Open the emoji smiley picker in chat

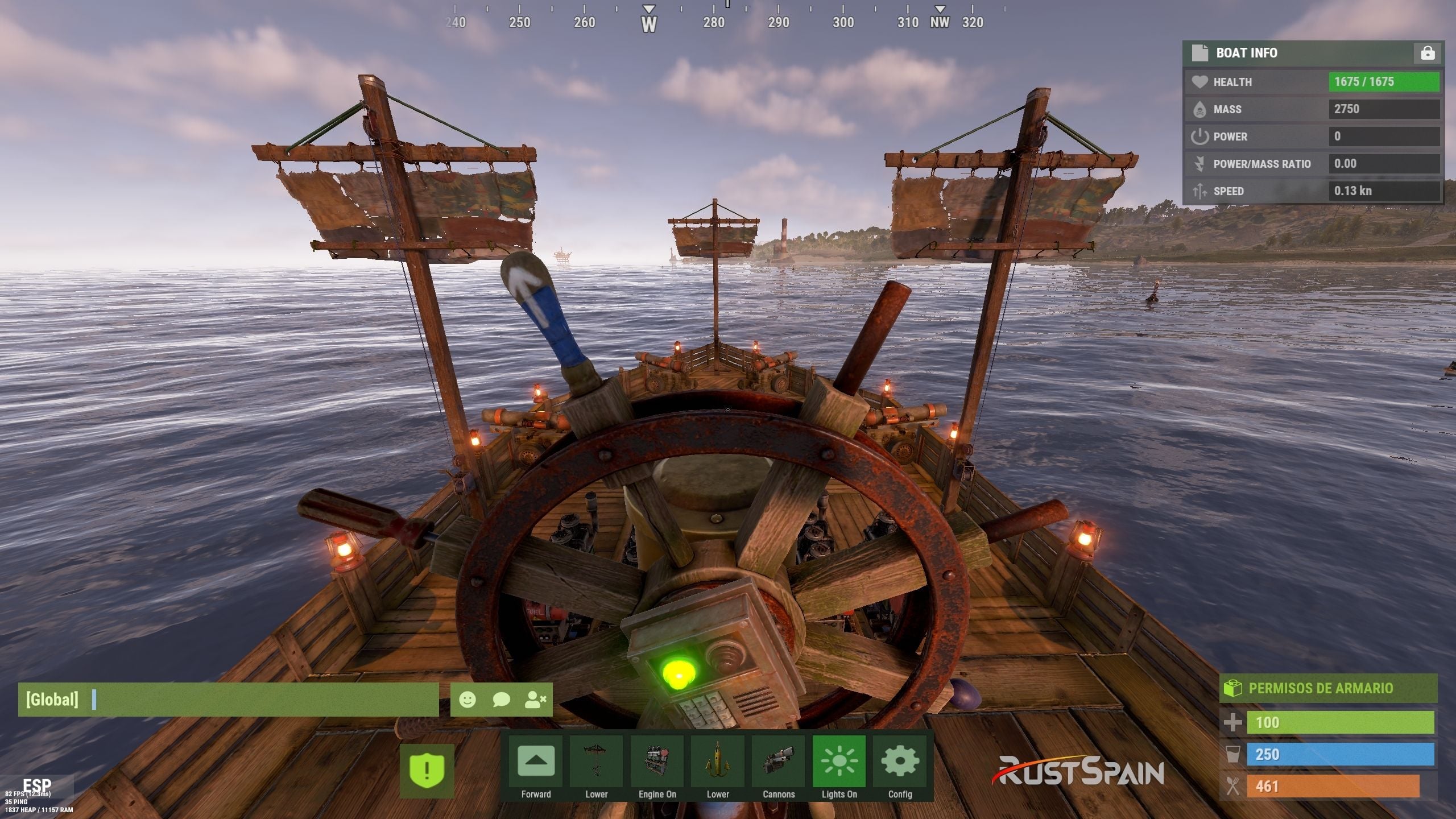pos(468,700)
